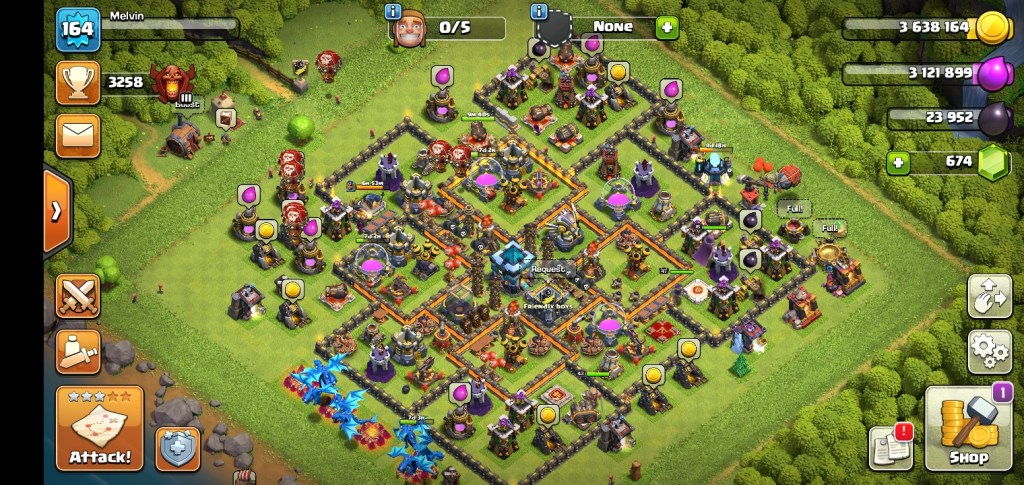Open the village layout editor hand button
This screenshot has width=1024, height=485.
988,297
